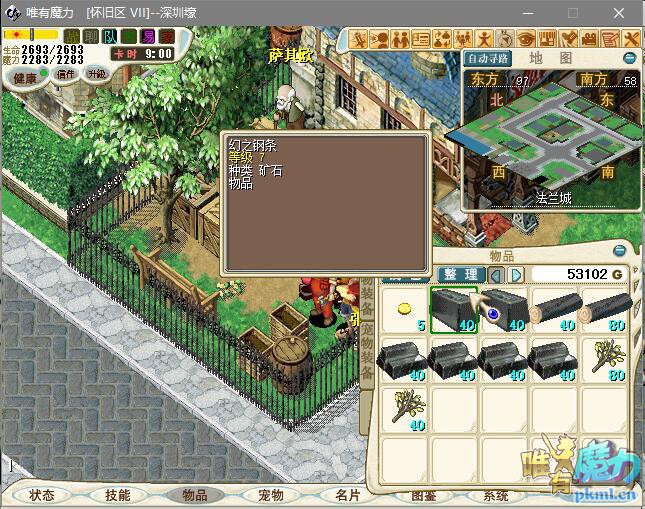Open the 宠物 pet menu
The height and width of the screenshot is (509, 645).
pos(270,495)
